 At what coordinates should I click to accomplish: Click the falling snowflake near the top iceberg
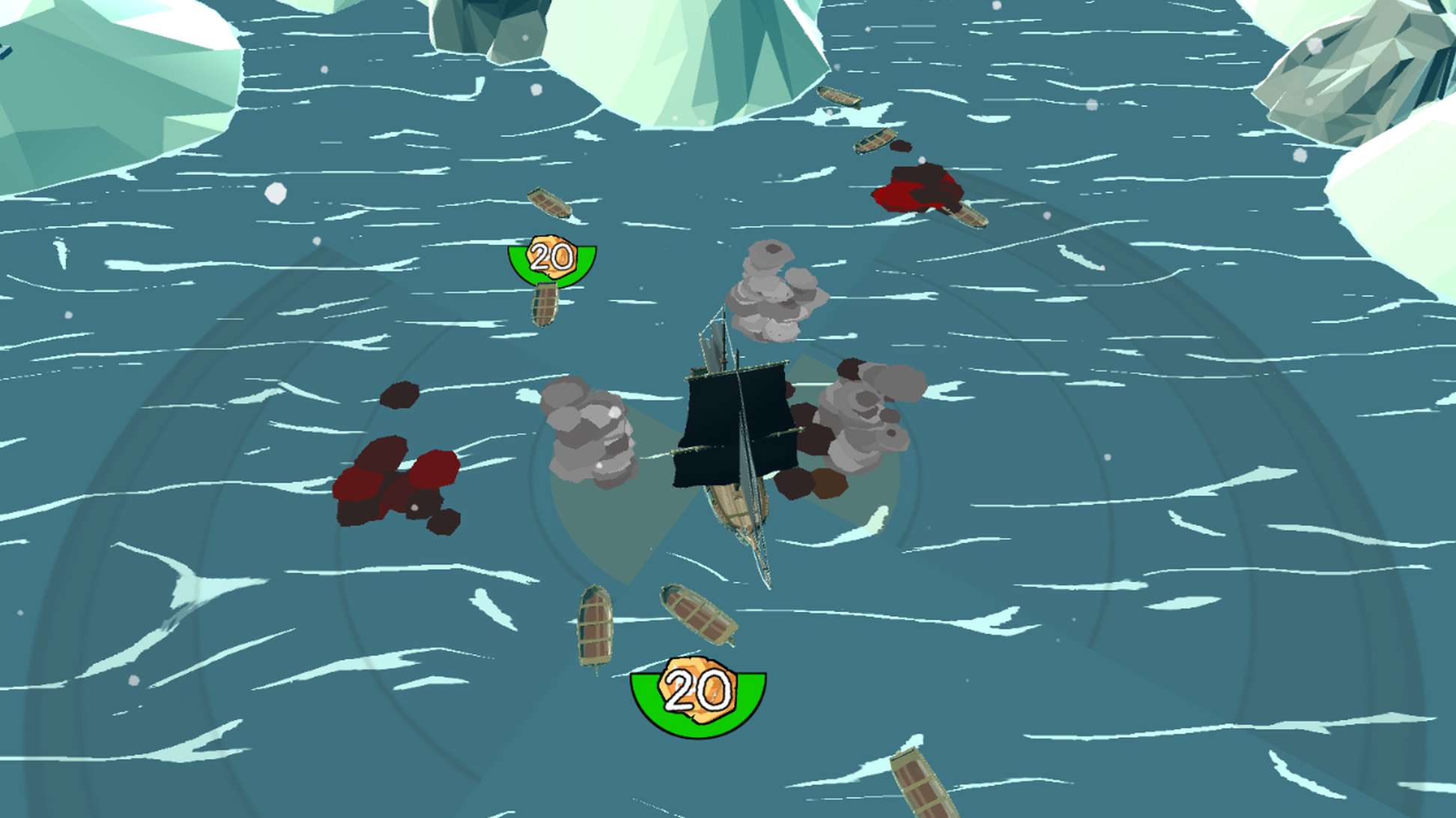536,90
